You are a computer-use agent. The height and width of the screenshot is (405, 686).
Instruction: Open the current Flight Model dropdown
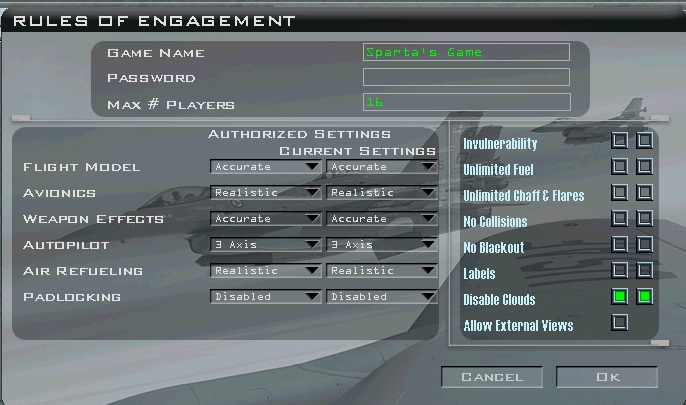coord(382,167)
